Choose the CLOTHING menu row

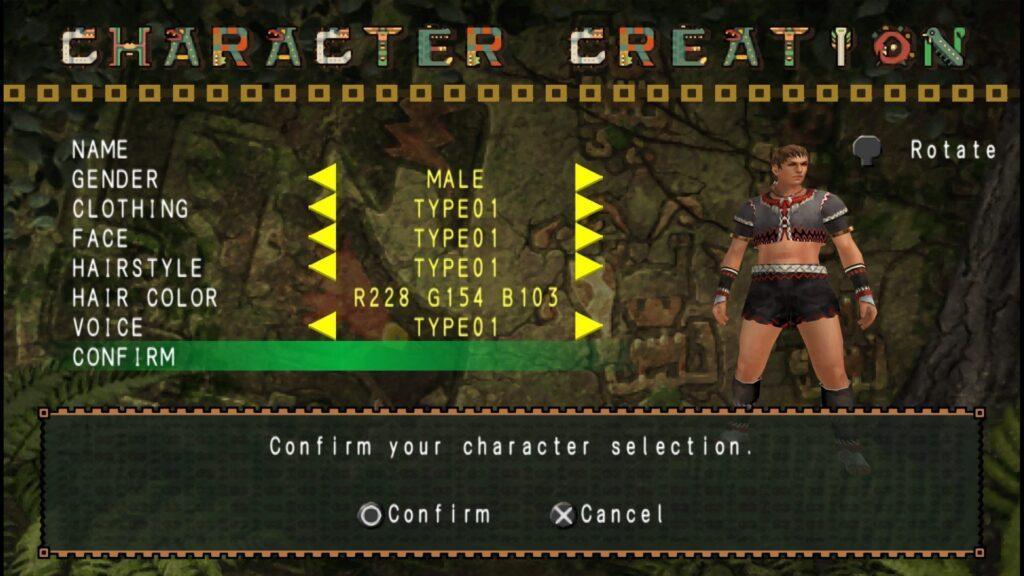pos(130,209)
